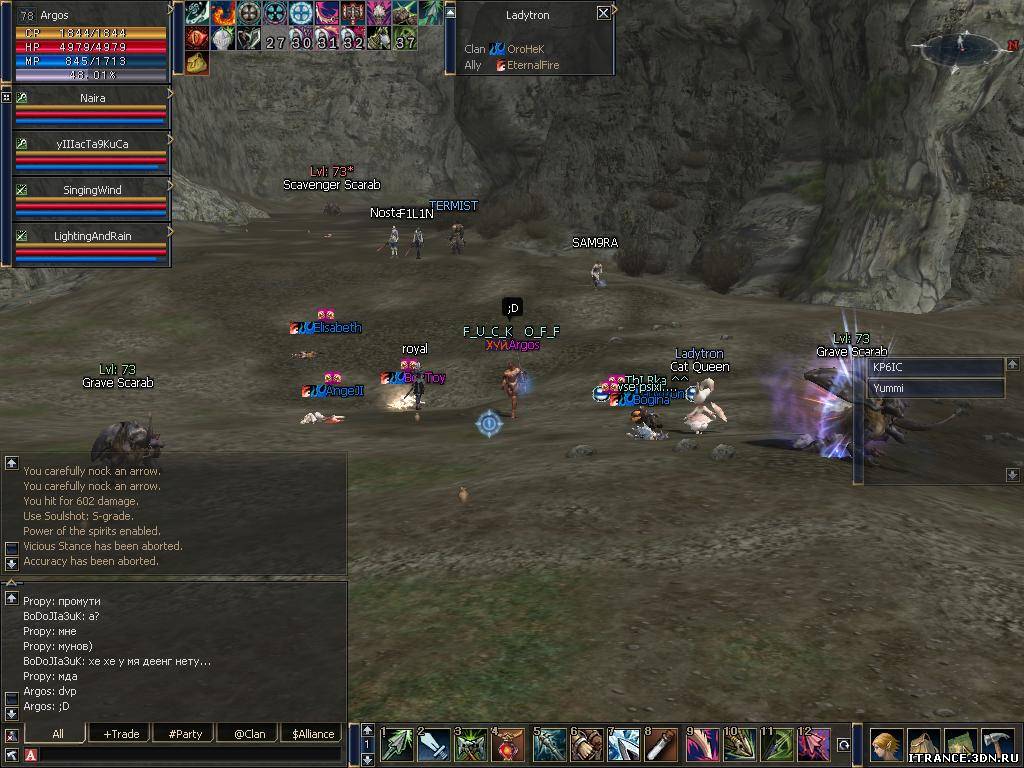Select party member Naira
Viewport: 1024px width, 768px height.
point(92,99)
